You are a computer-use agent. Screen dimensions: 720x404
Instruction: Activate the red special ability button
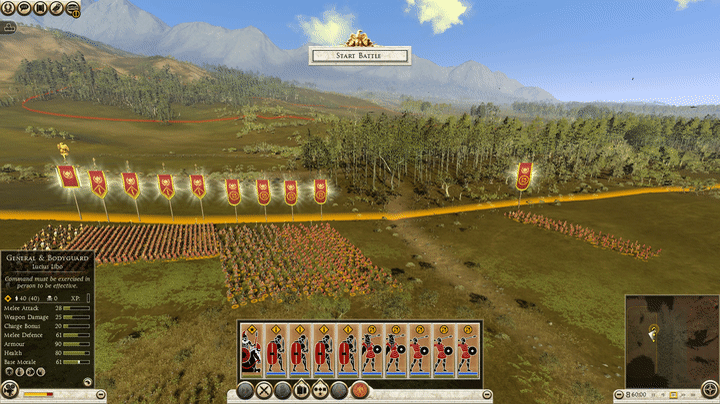pos(359,391)
